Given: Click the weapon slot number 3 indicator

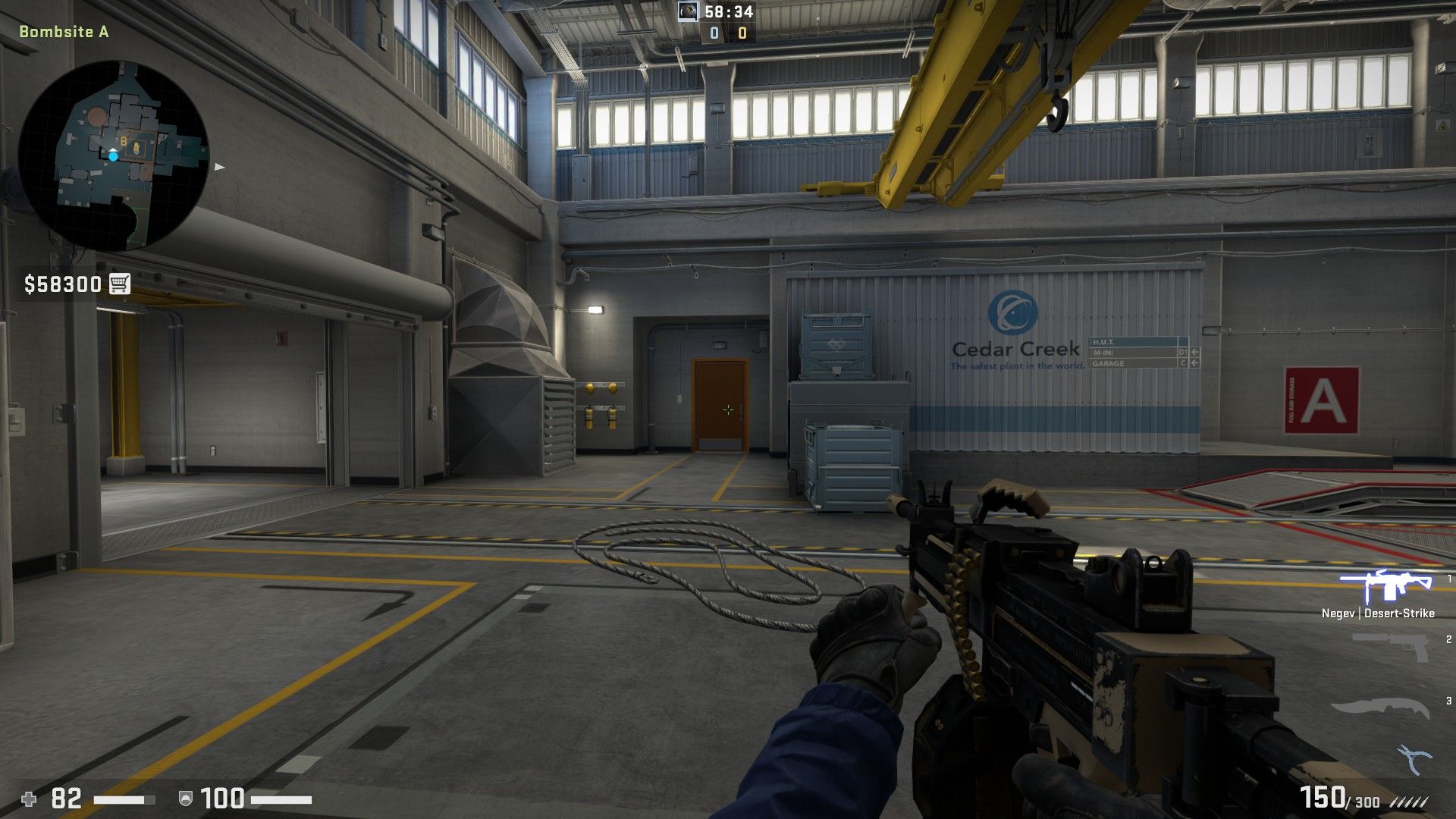Looking at the screenshot, I should tap(1449, 701).
